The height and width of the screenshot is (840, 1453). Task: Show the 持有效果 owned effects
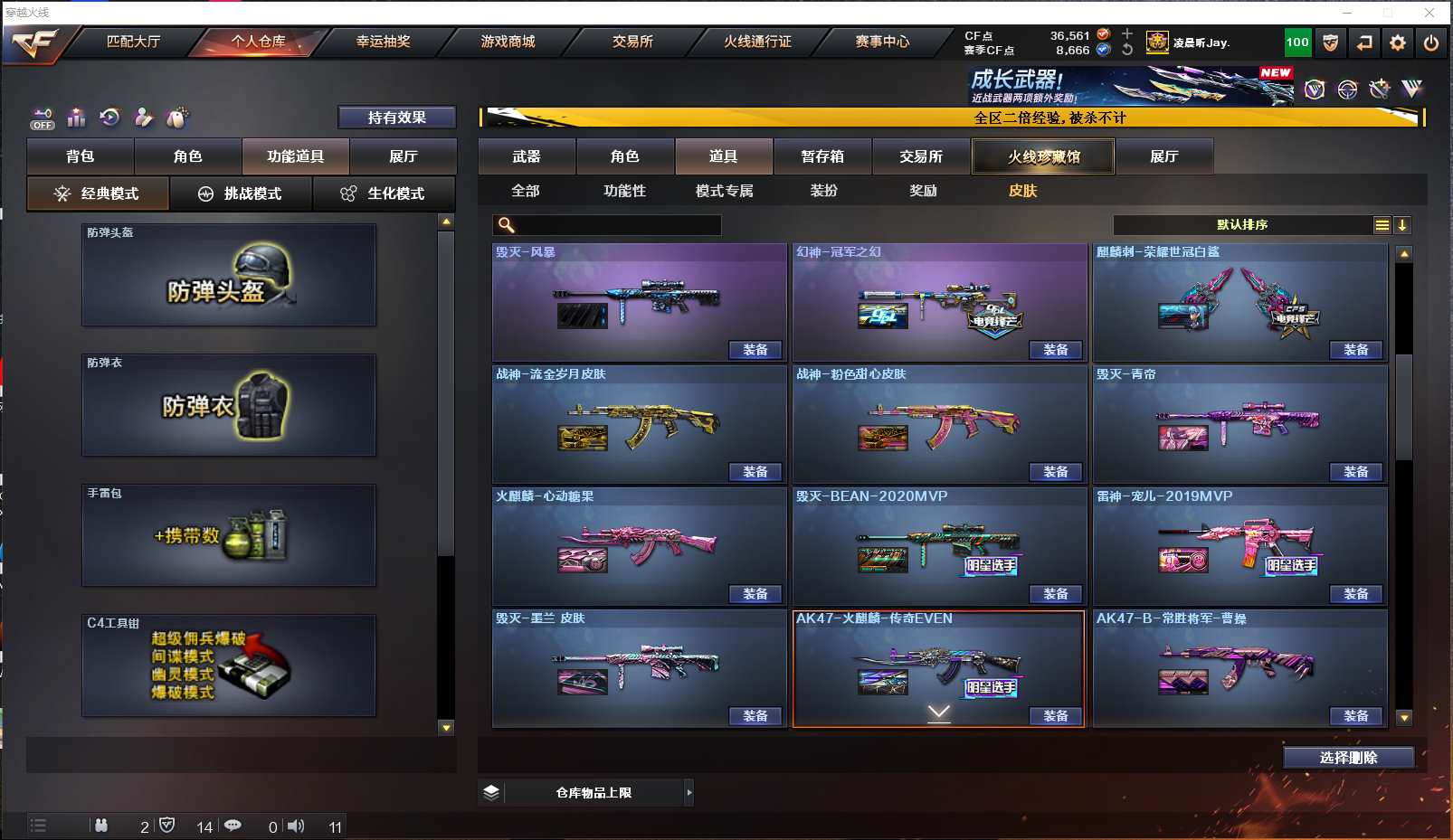396,118
